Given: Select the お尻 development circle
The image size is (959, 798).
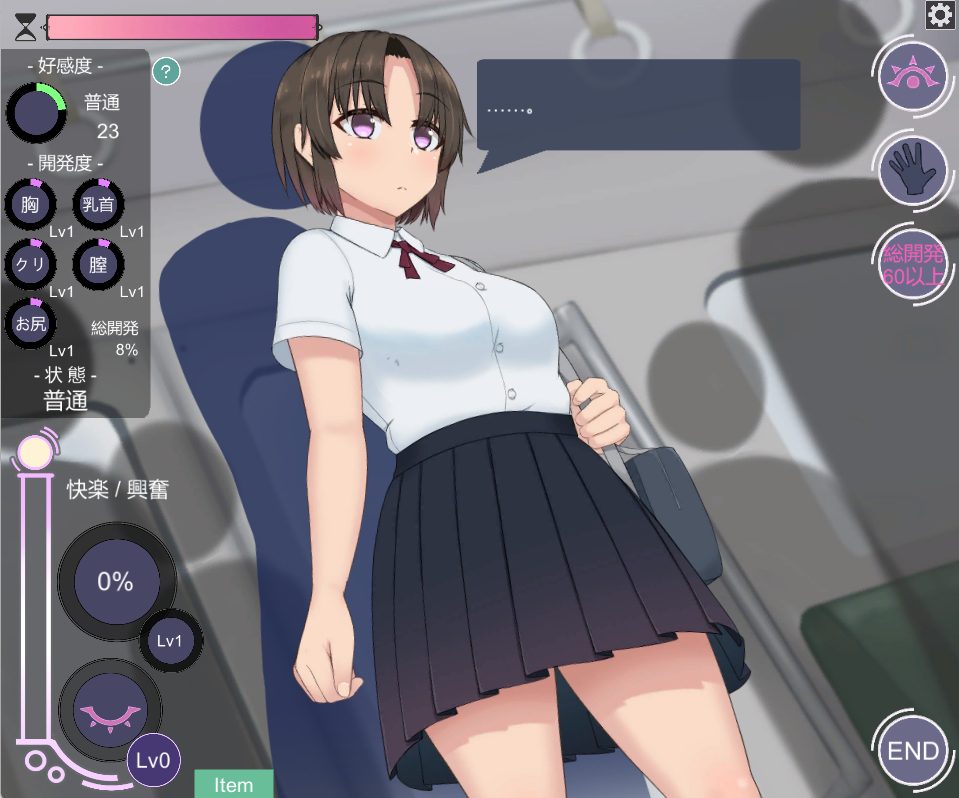Looking at the screenshot, I should point(31,322).
